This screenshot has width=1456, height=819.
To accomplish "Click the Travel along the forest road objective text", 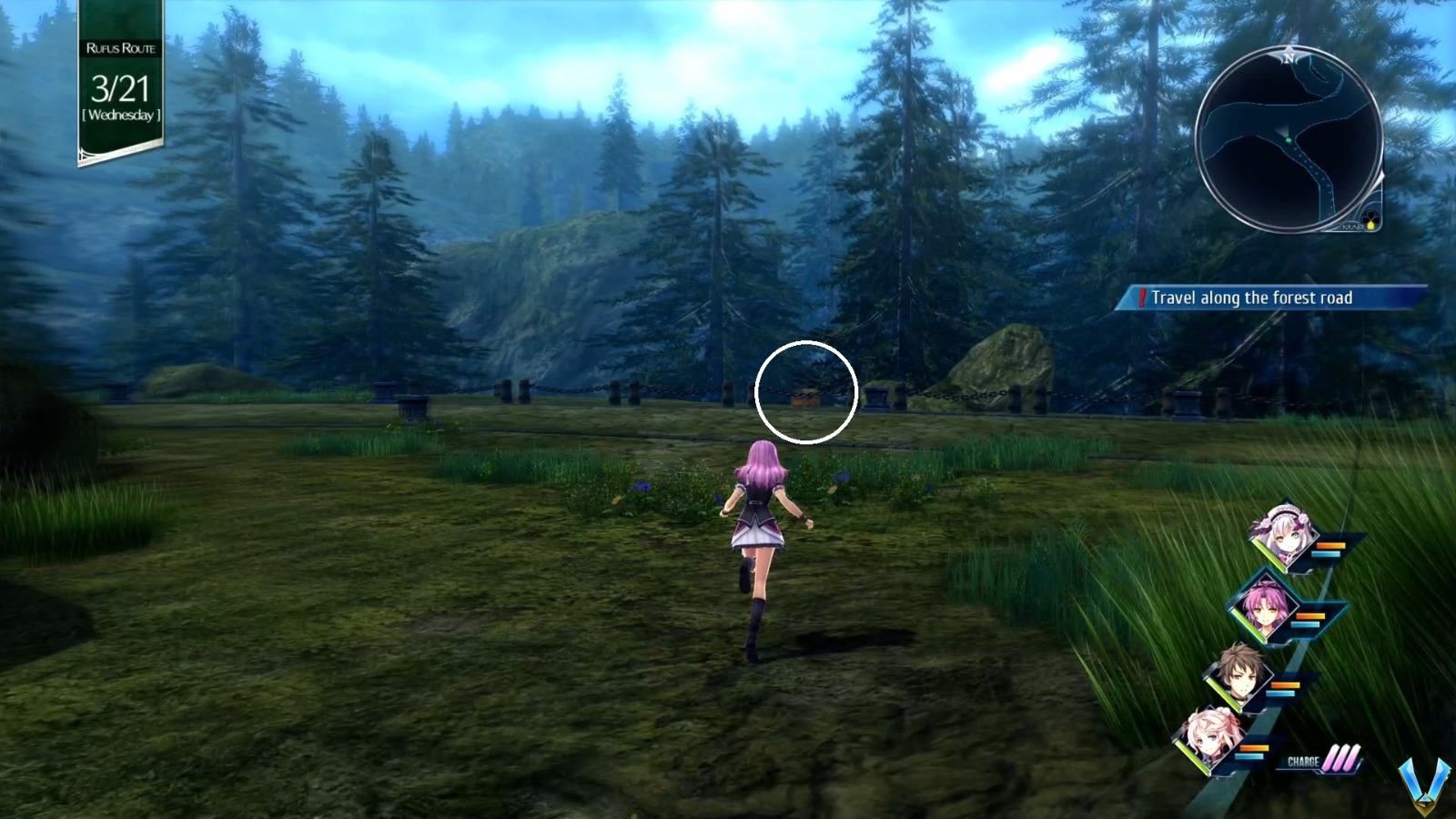I will coord(1256,297).
